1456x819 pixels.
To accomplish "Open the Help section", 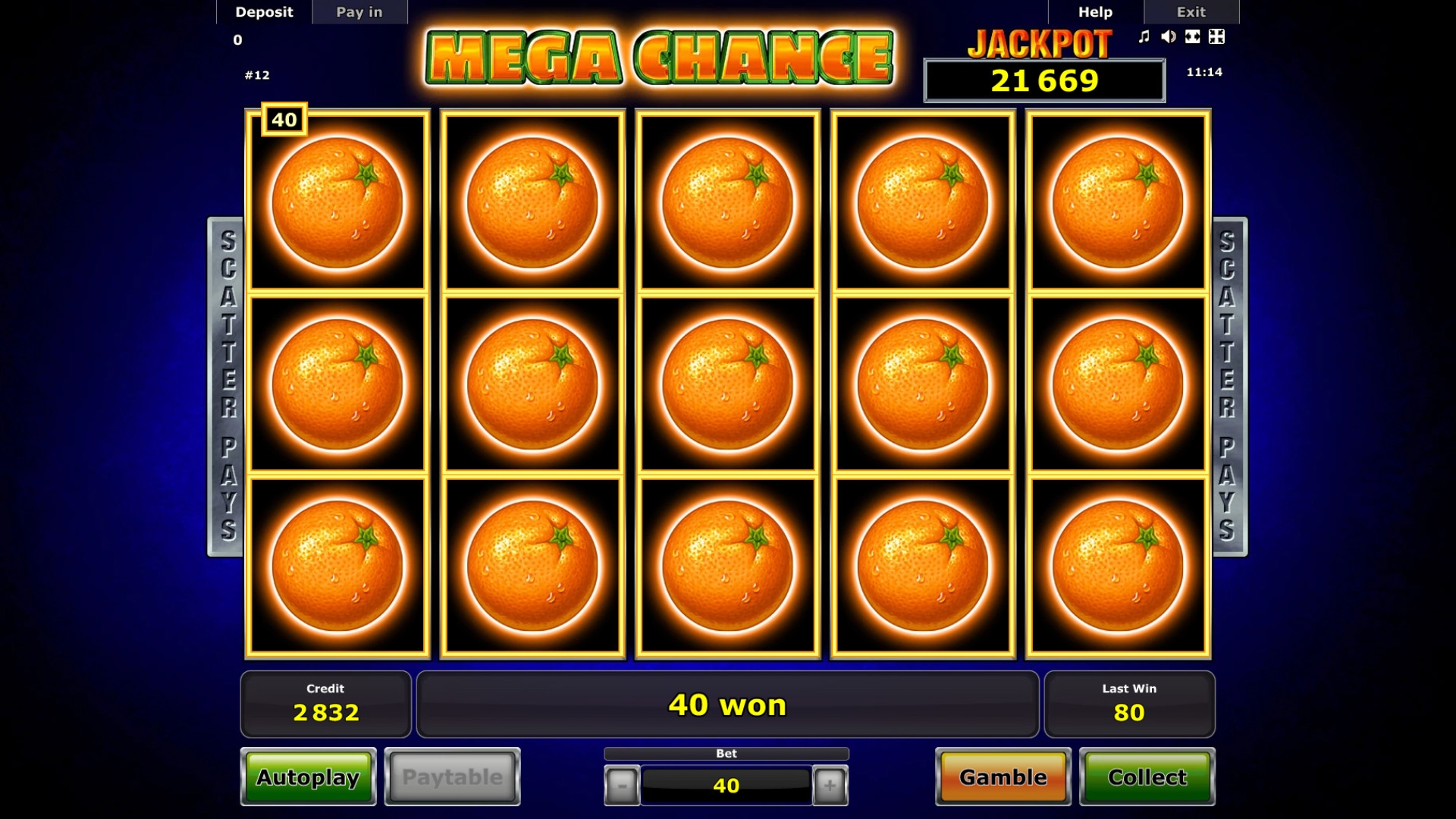I will click(1095, 12).
